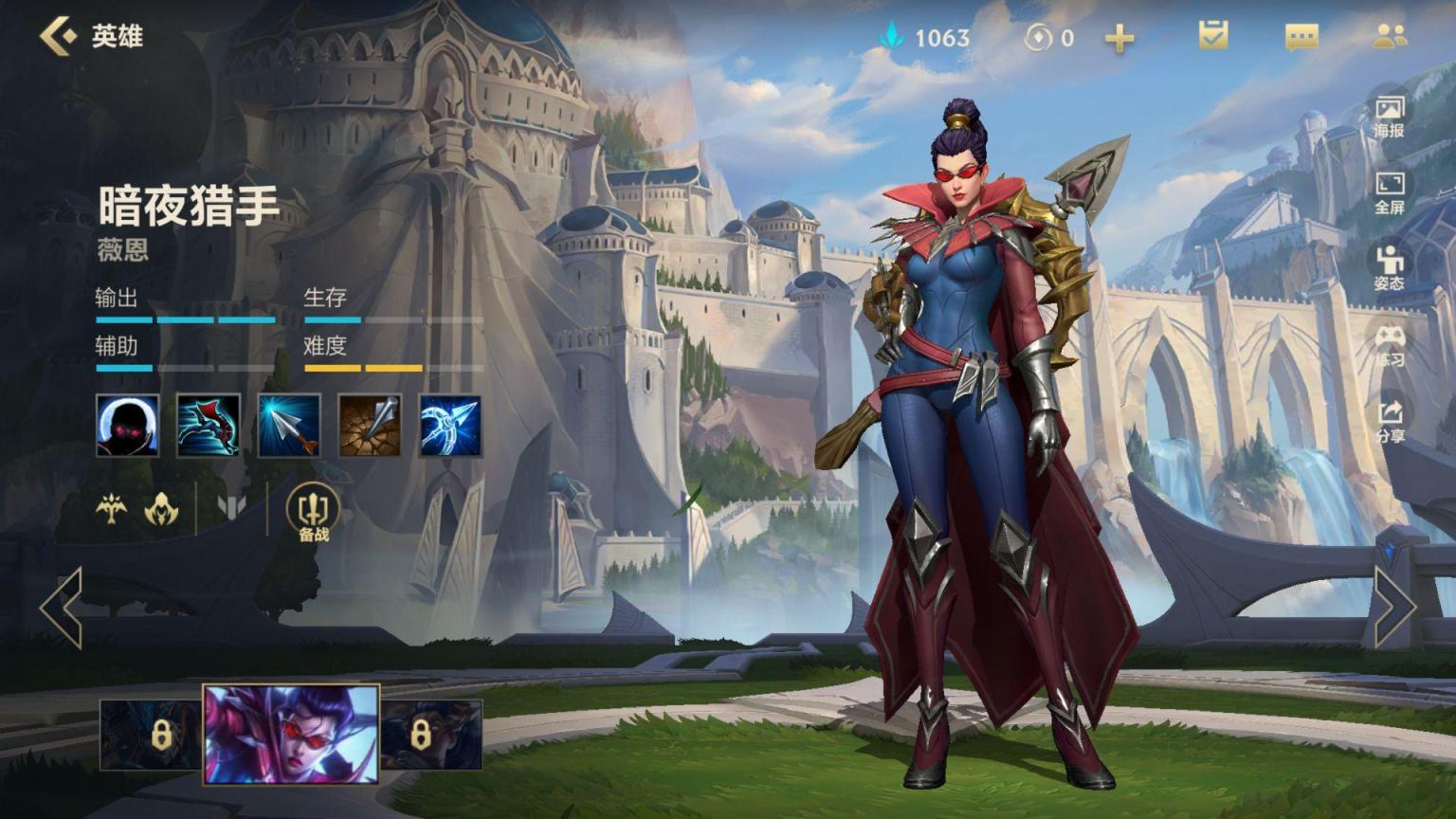The width and height of the screenshot is (1456, 819).
Task: Select the locked skin thumbnail on the right
Action: 431,735
